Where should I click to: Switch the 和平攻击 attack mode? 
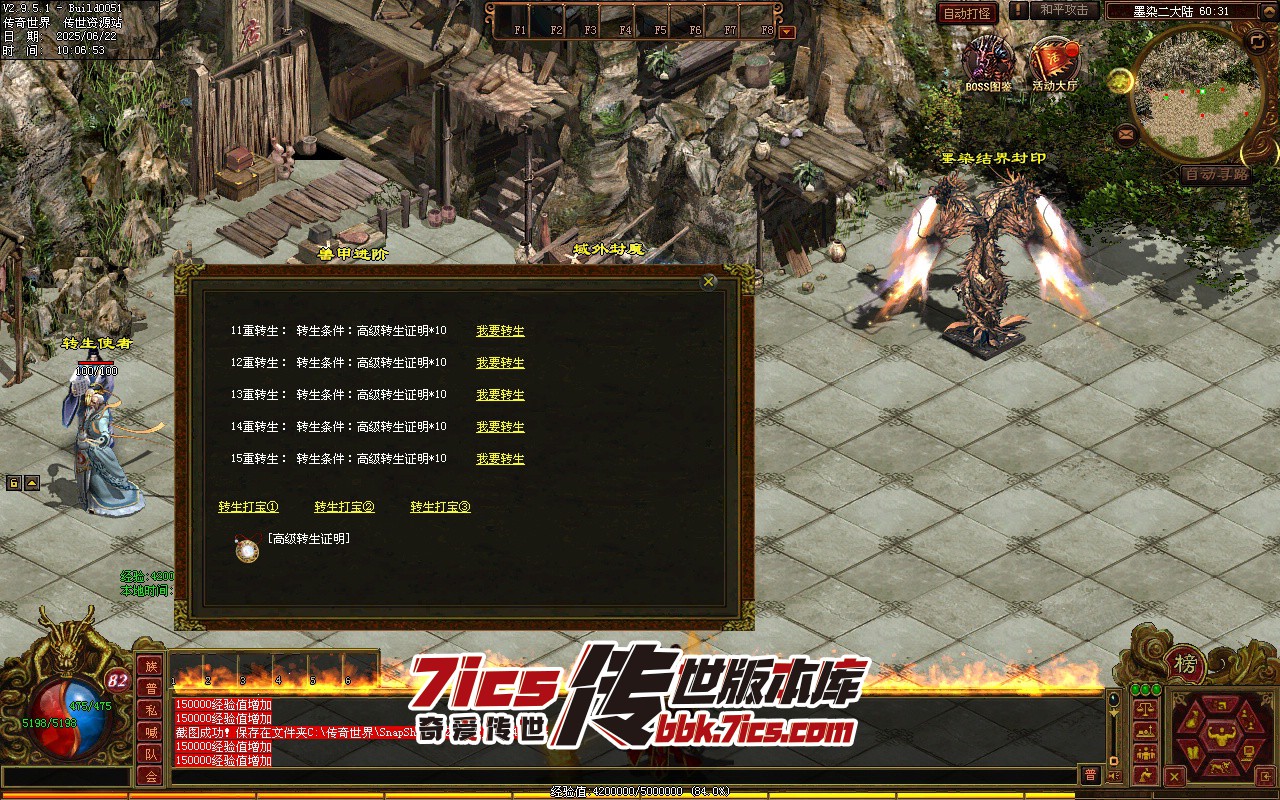coord(1063,10)
